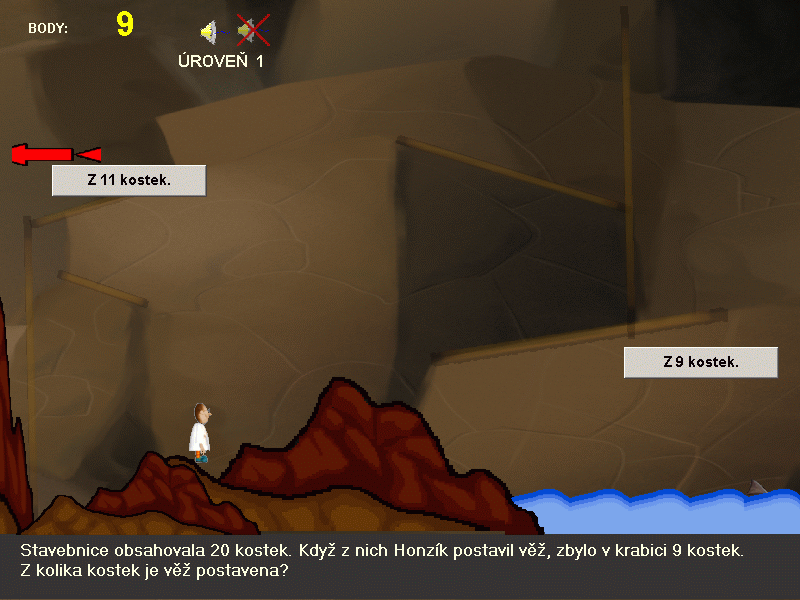
Task: Choose the answer "Z 11 kostek."
Action: click(129, 181)
